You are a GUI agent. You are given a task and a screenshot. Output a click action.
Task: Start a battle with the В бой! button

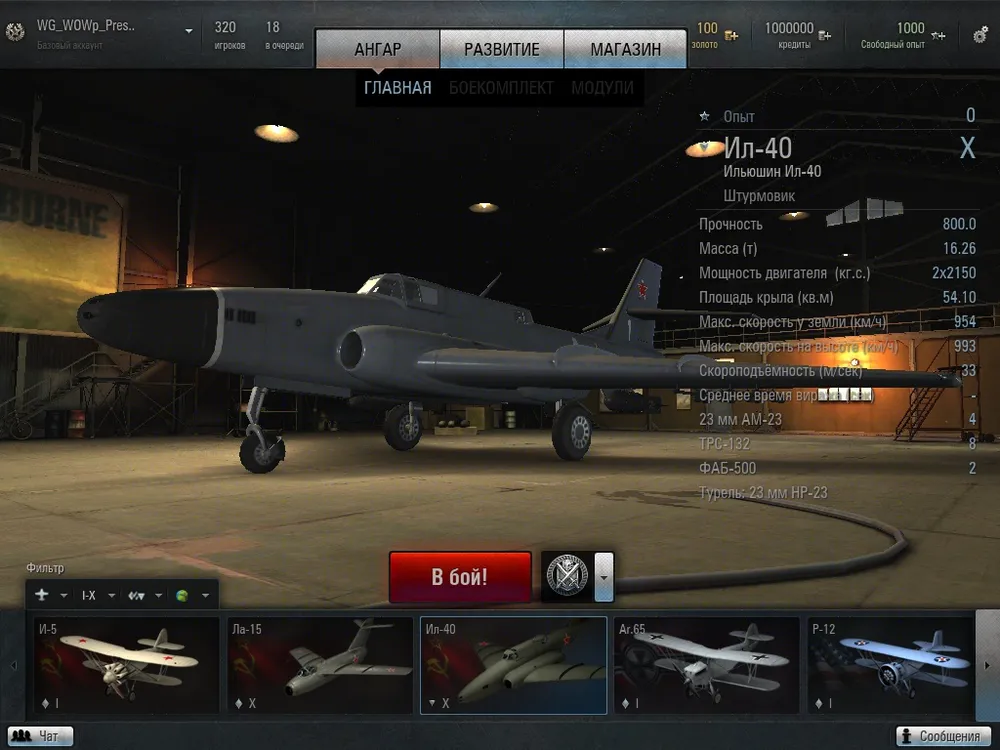460,577
